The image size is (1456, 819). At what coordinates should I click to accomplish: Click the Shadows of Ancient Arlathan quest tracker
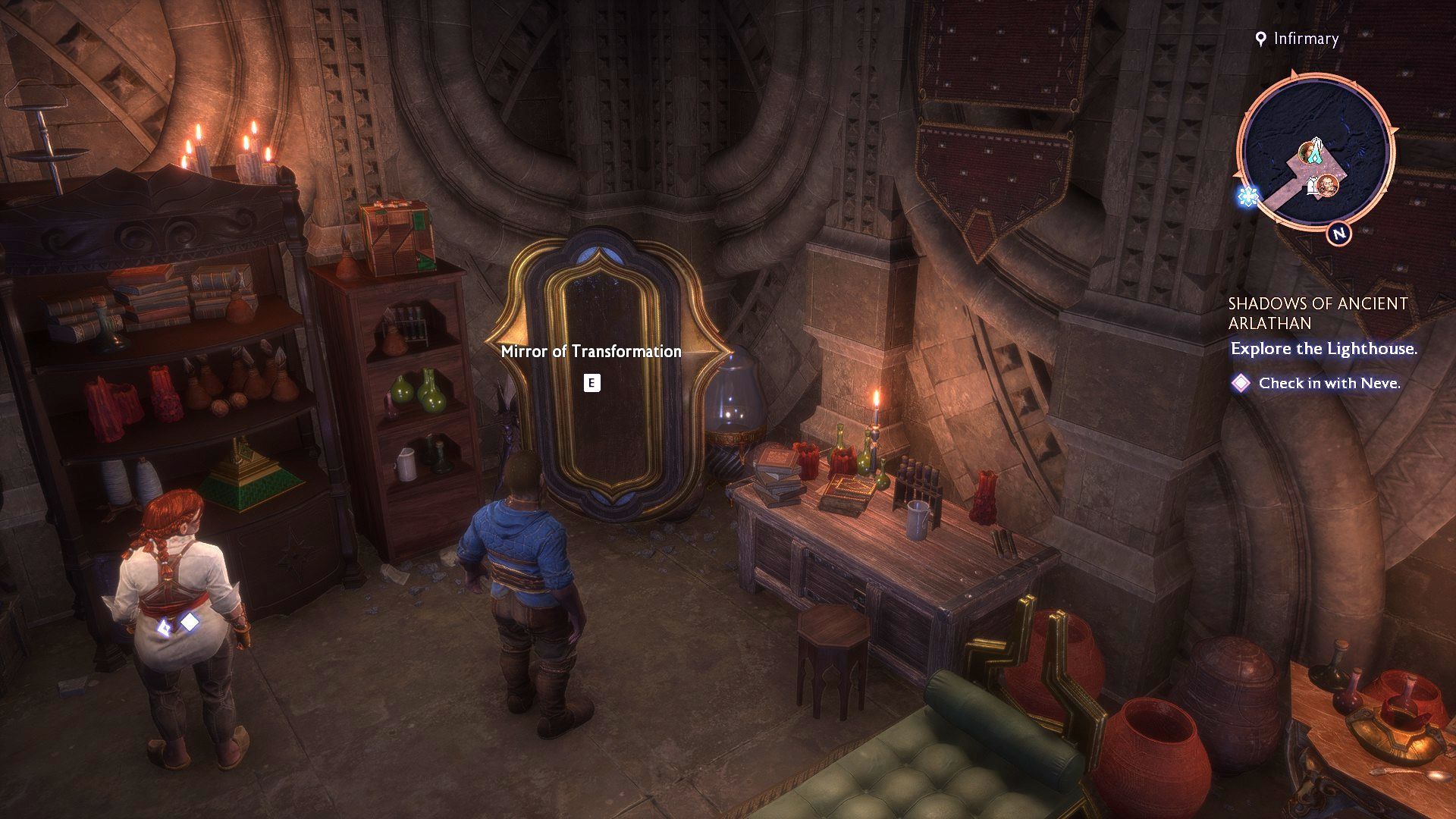point(1317,313)
